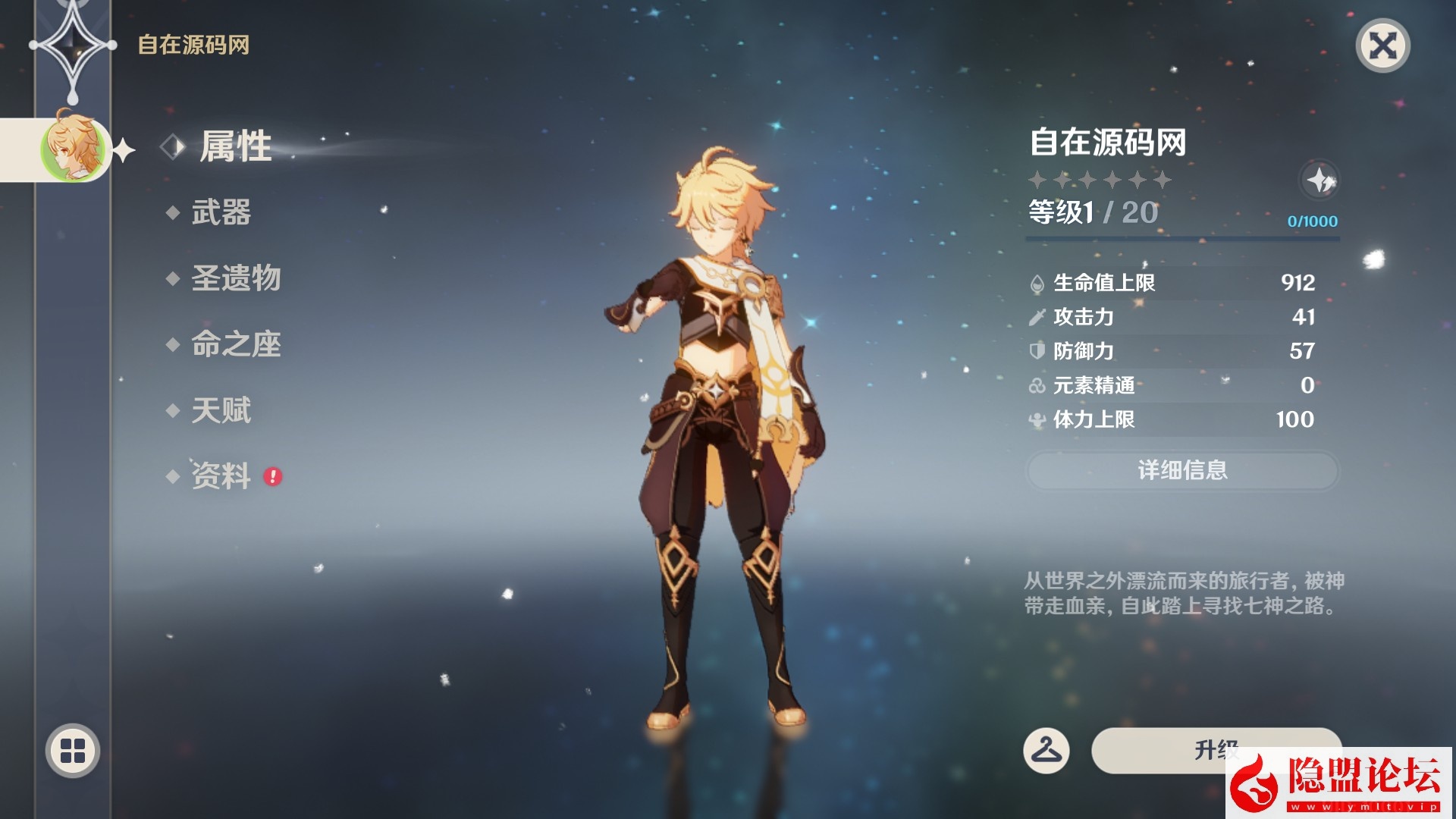Viewport: 1456px width, 819px height.
Task: Open the four-square grid menu button
Action: [x=73, y=751]
